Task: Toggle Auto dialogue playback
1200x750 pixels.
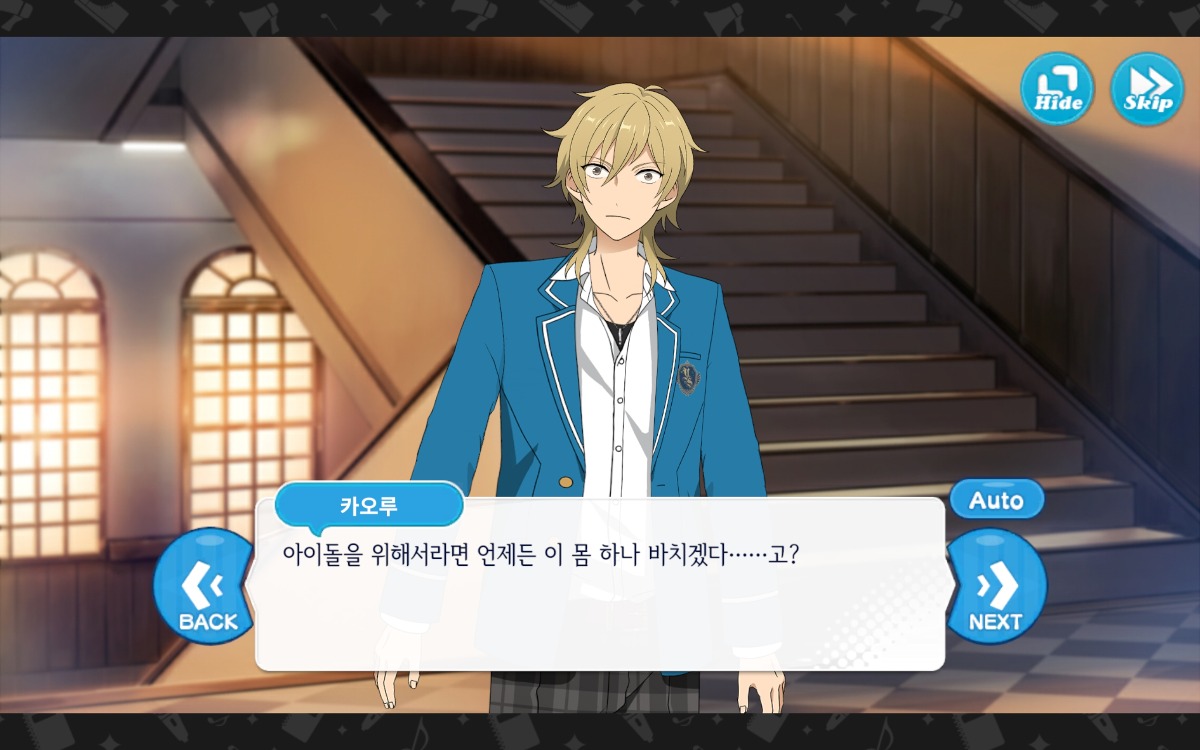Action: click(996, 500)
